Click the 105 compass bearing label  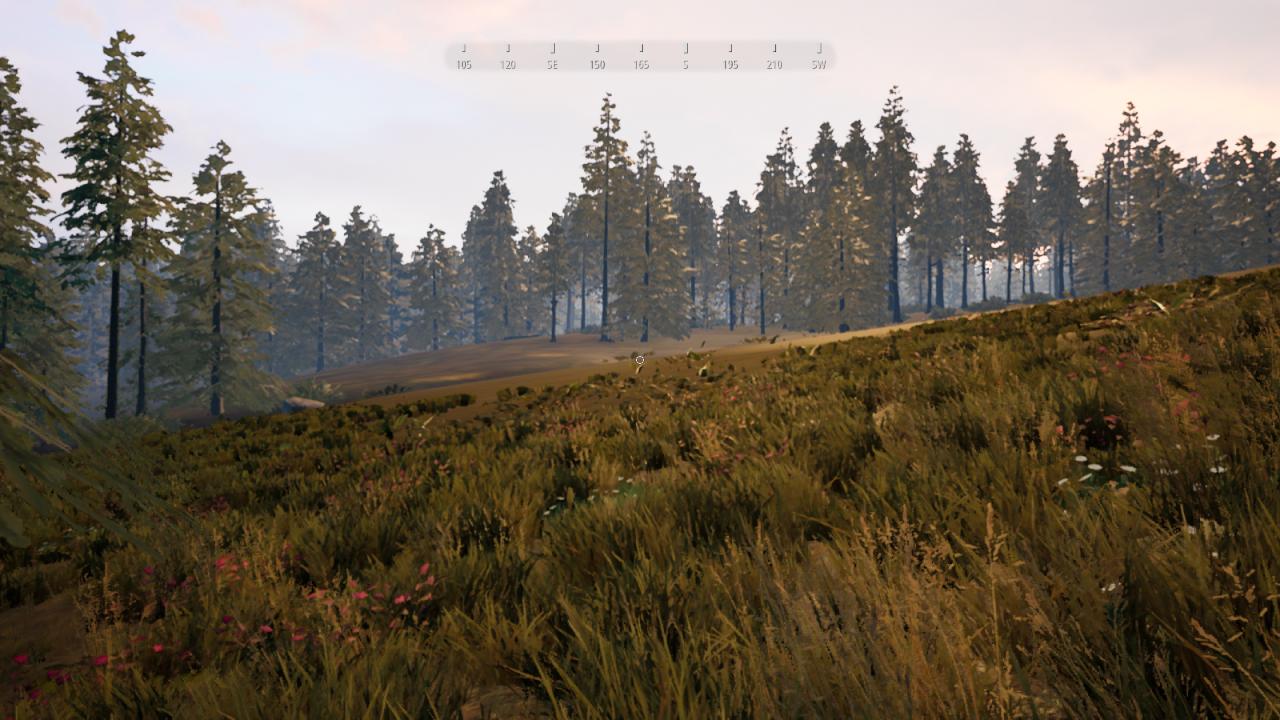click(x=462, y=66)
